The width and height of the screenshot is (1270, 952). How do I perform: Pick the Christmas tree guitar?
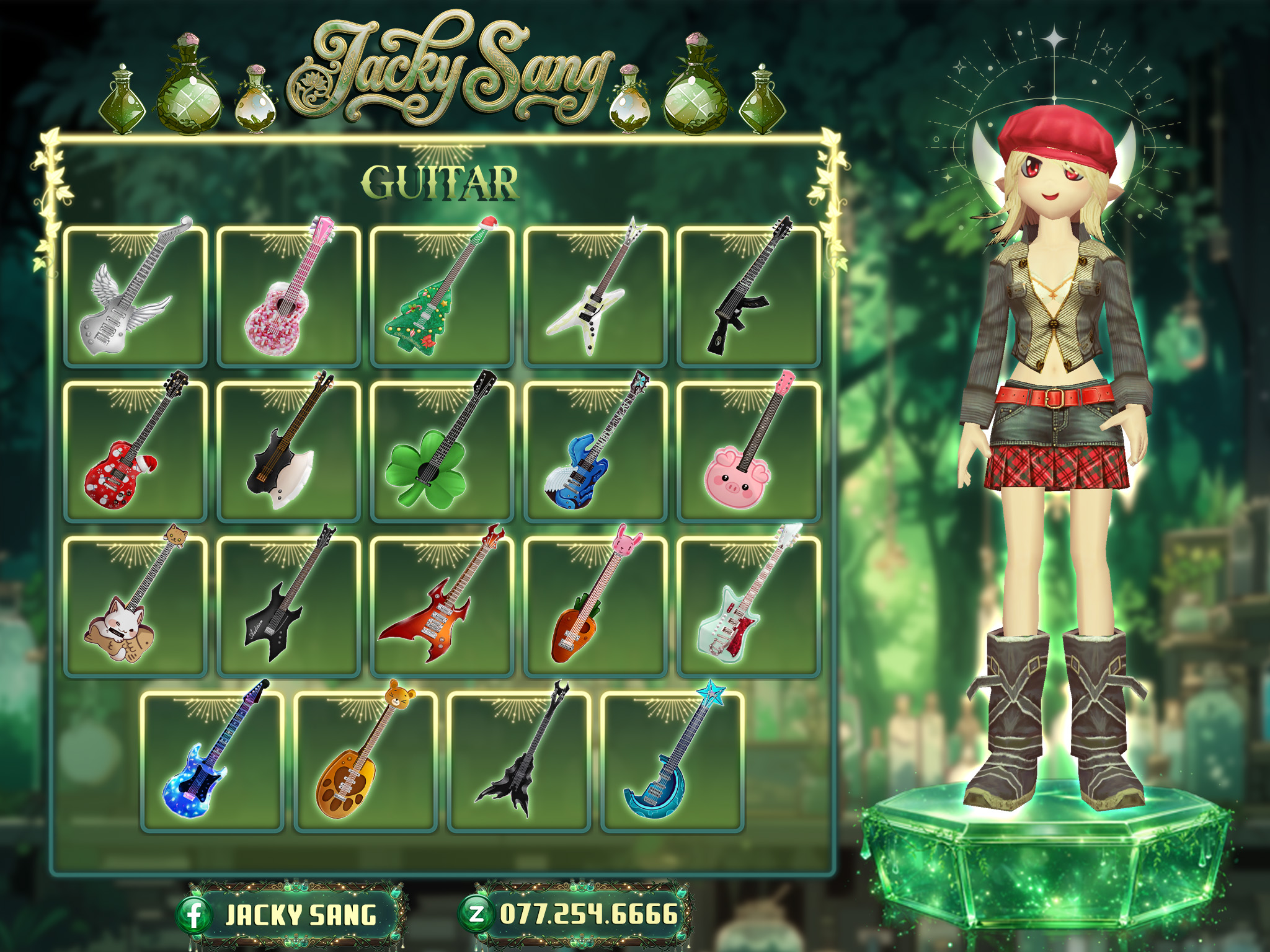pos(442,296)
